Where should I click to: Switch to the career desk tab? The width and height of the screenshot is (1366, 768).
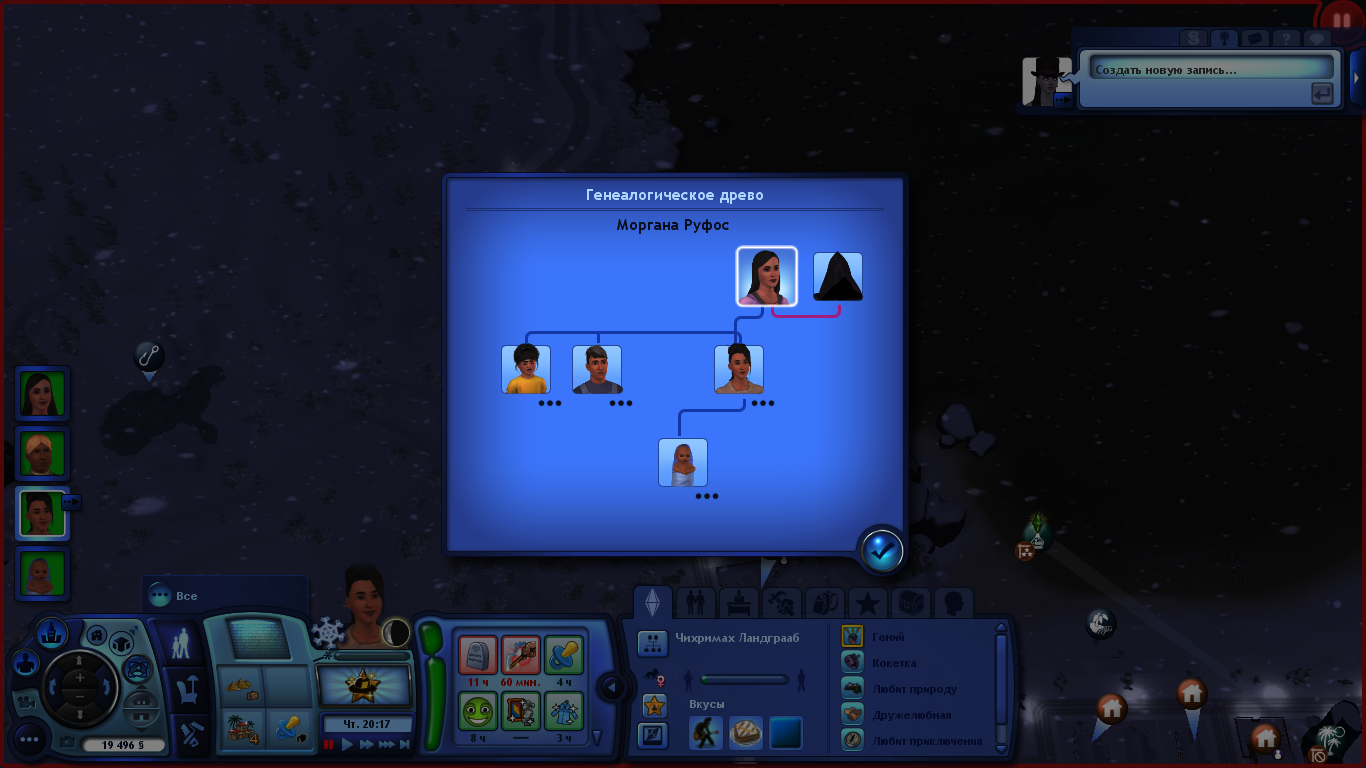738,603
